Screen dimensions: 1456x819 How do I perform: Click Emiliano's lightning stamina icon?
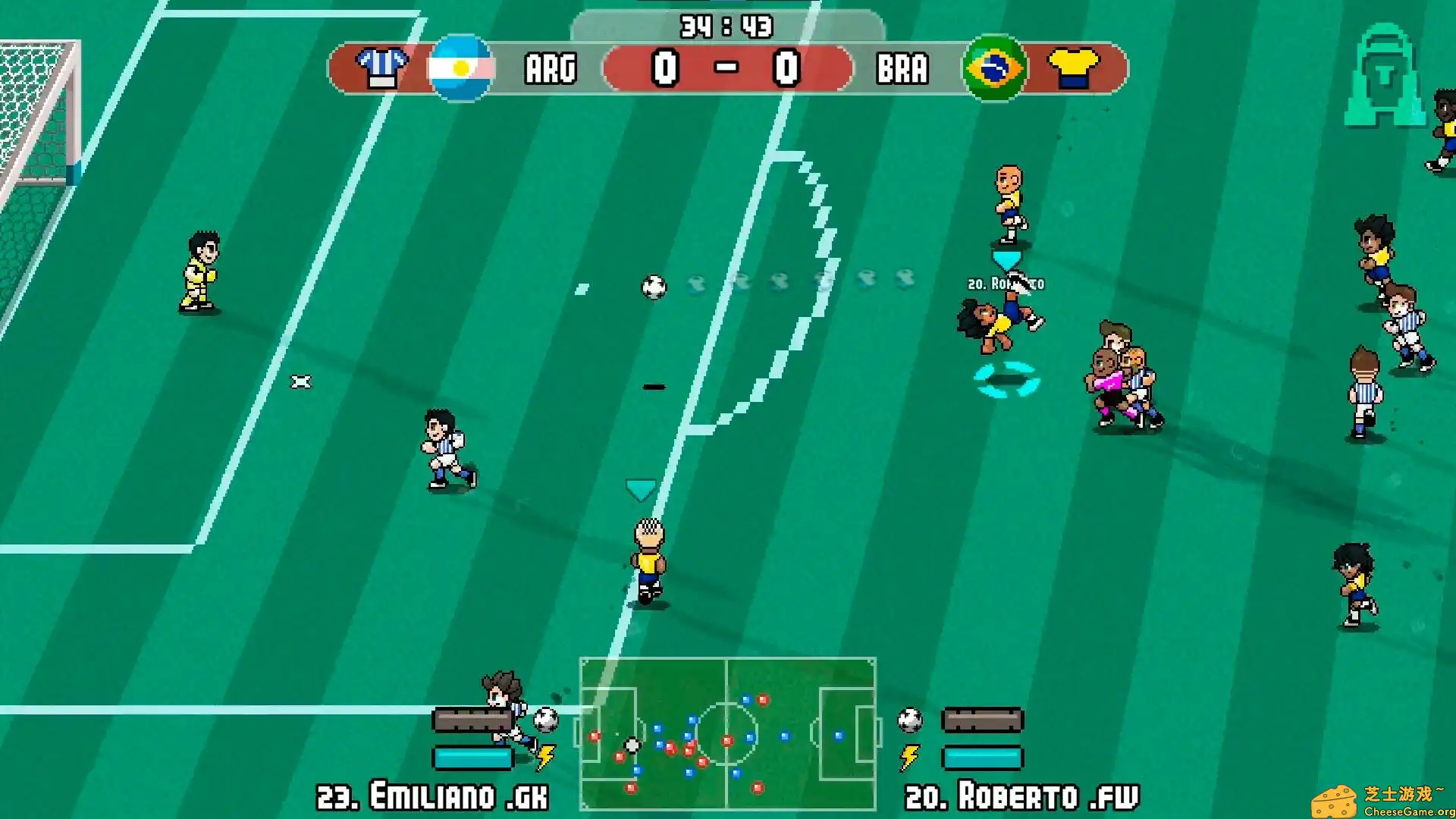click(544, 755)
